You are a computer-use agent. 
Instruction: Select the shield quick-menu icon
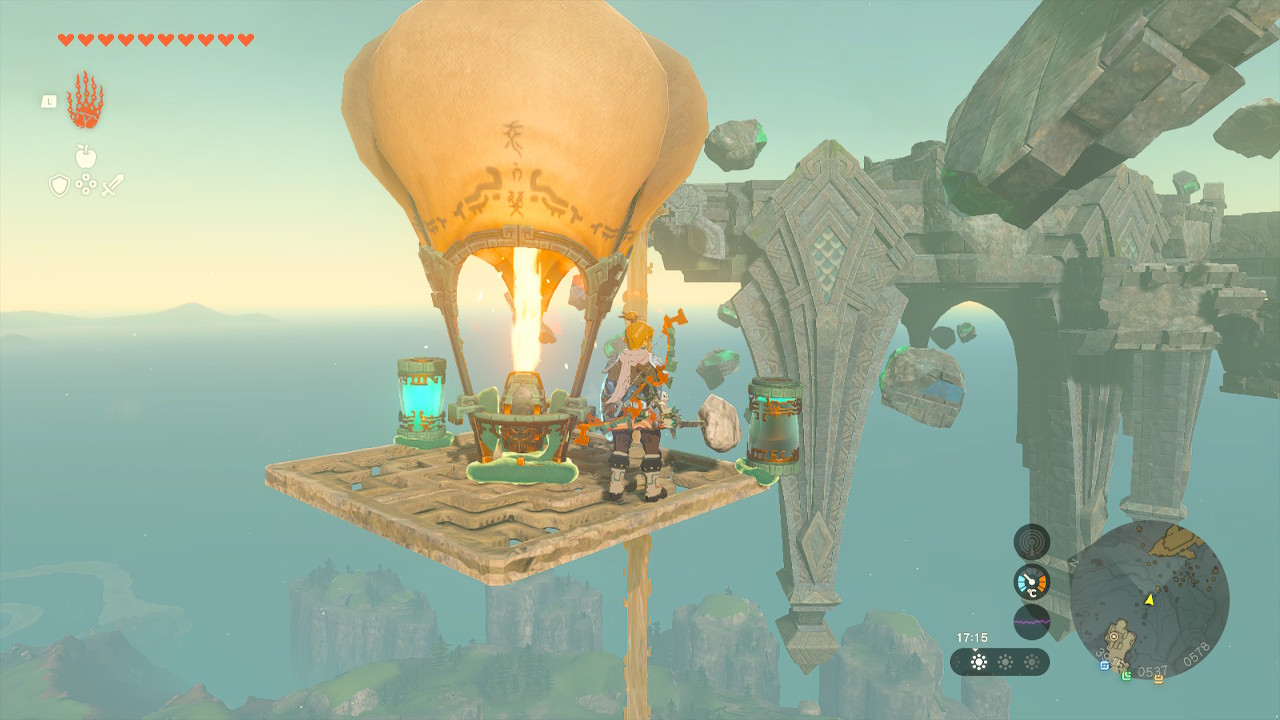[x=59, y=185]
